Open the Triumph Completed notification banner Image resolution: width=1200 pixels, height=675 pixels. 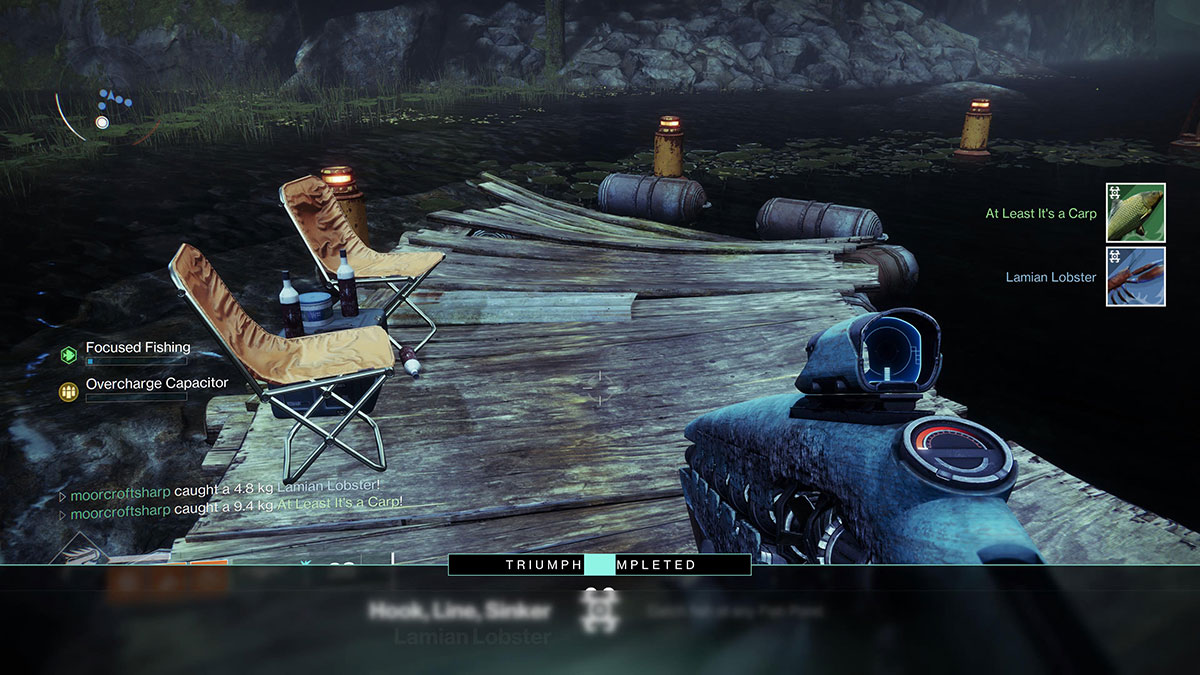(599, 565)
